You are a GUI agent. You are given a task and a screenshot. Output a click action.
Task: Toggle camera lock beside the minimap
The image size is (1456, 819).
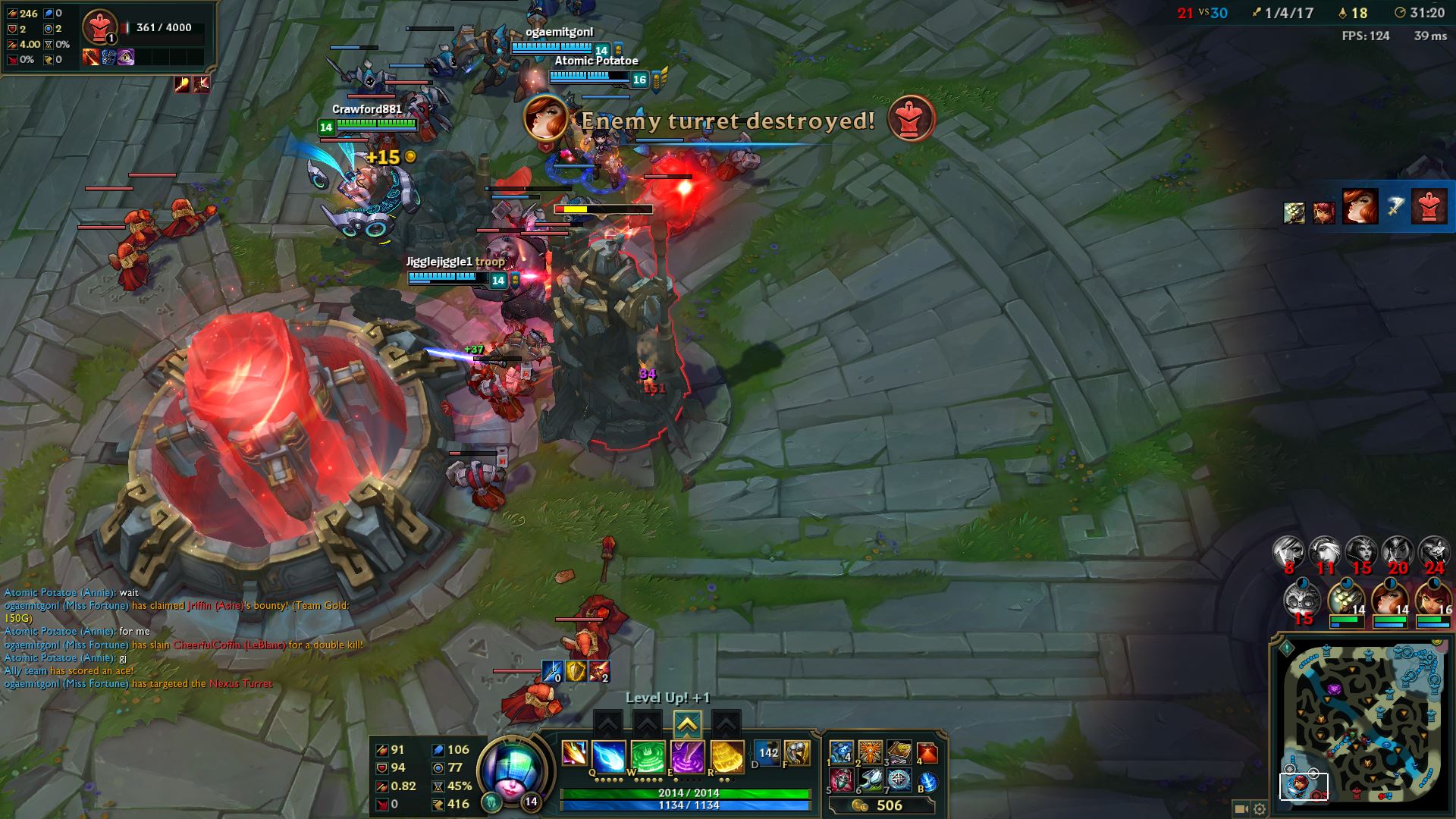pos(1241,809)
